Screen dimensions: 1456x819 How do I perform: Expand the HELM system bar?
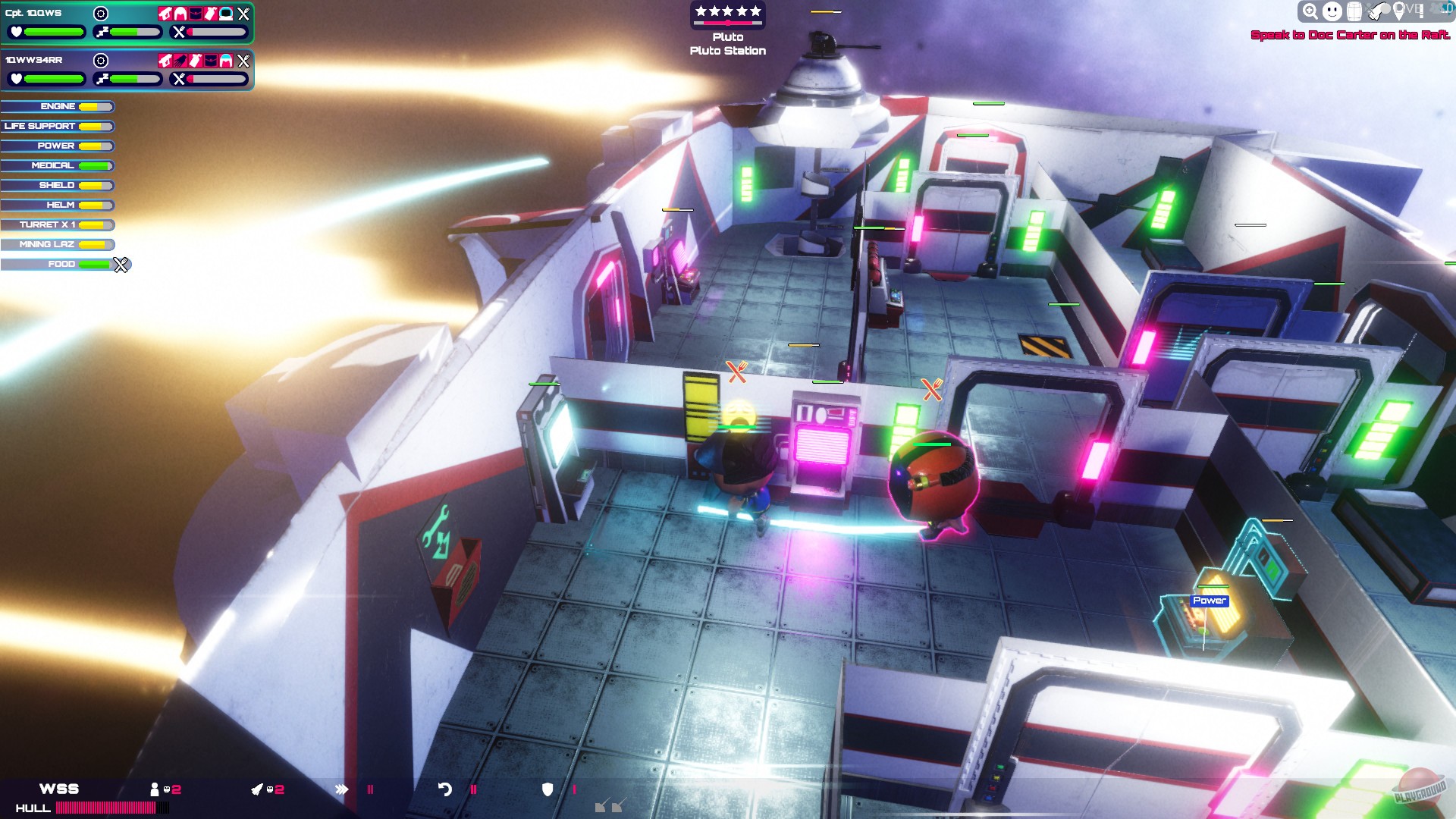coord(57,205)
